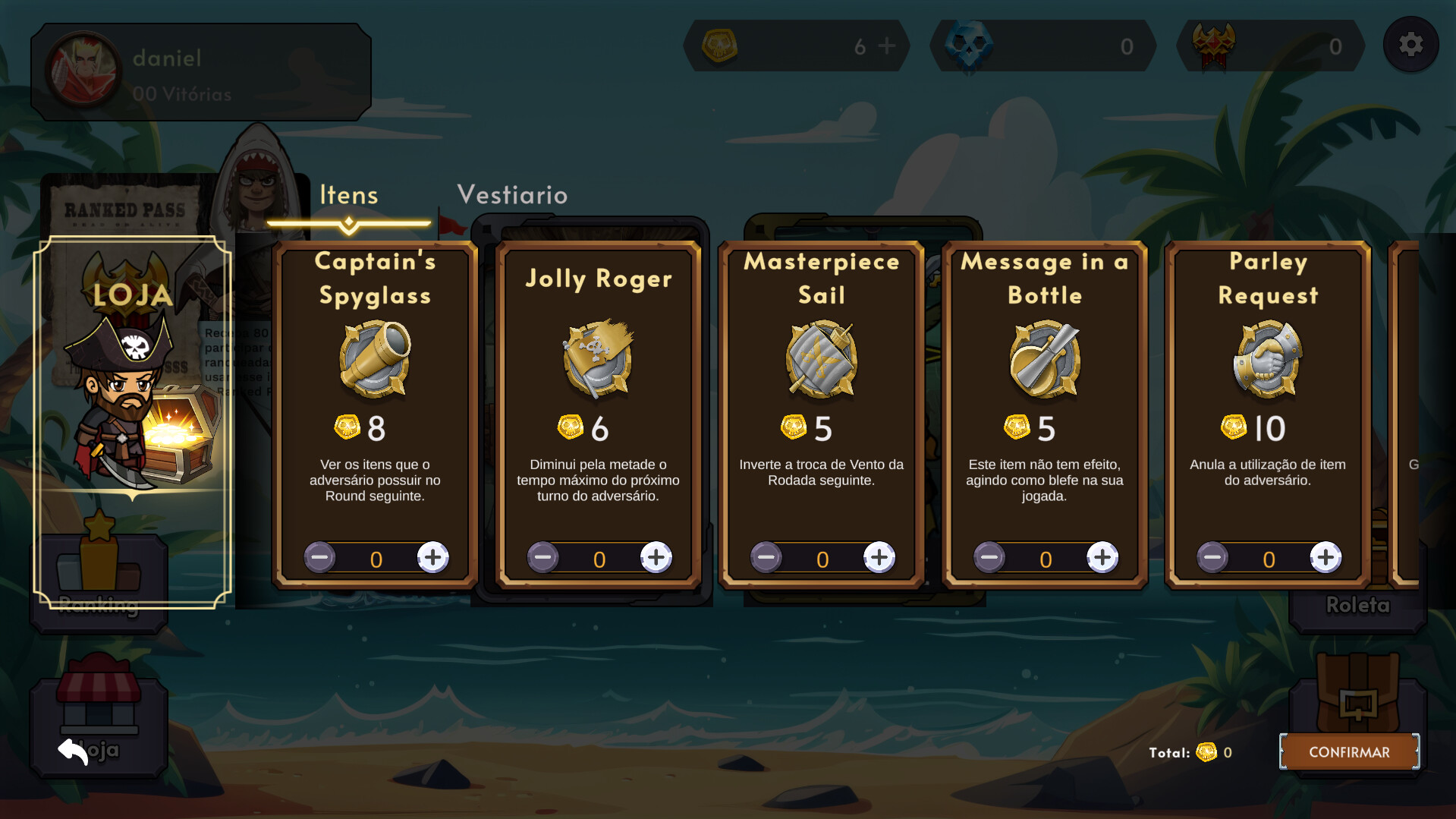Viewport: 1456px width, 819px height.
Task: Decrease Captain's Spyglass quantity
Action: click(319, 558)
